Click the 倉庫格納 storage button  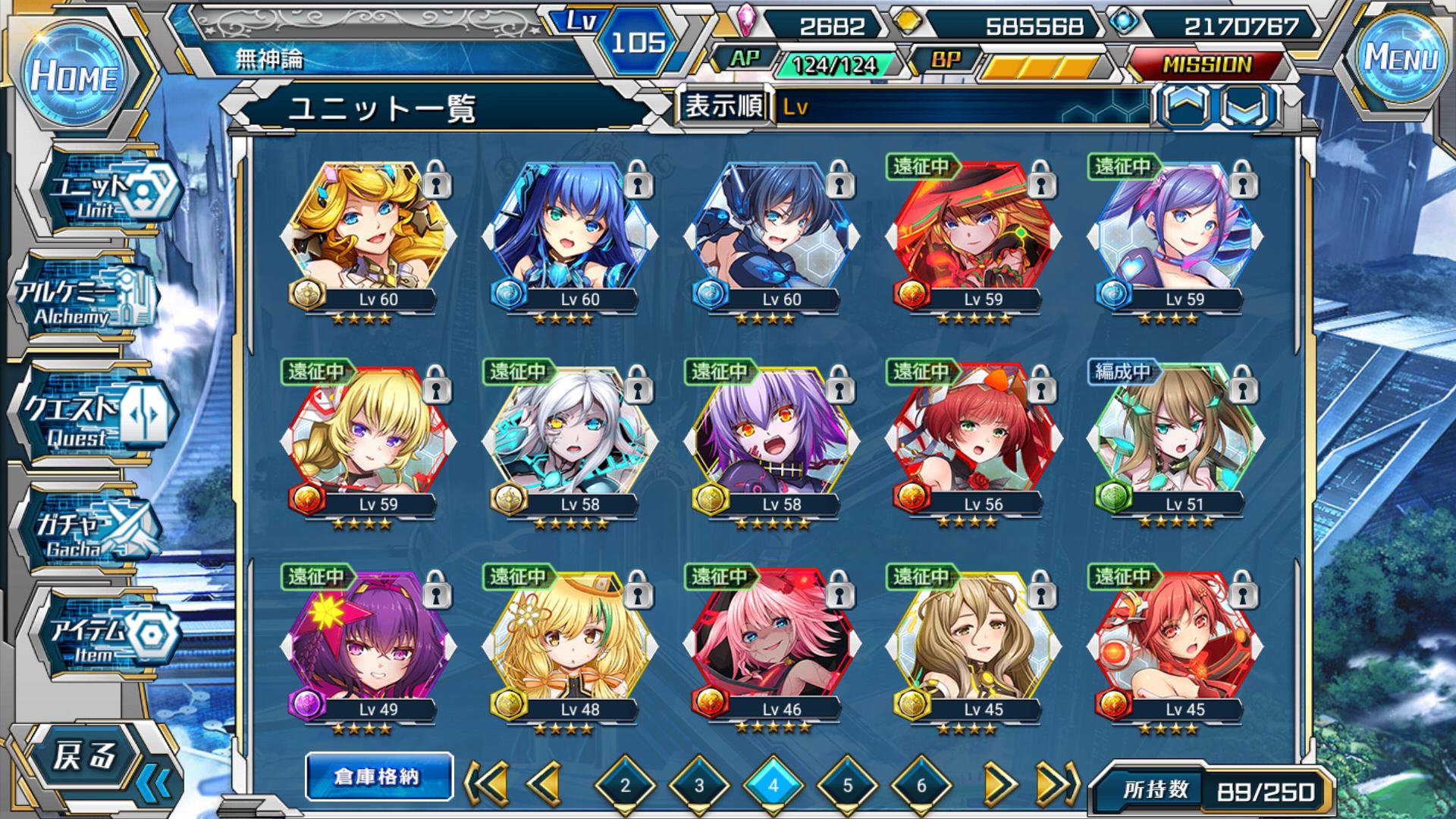point(378,777)
